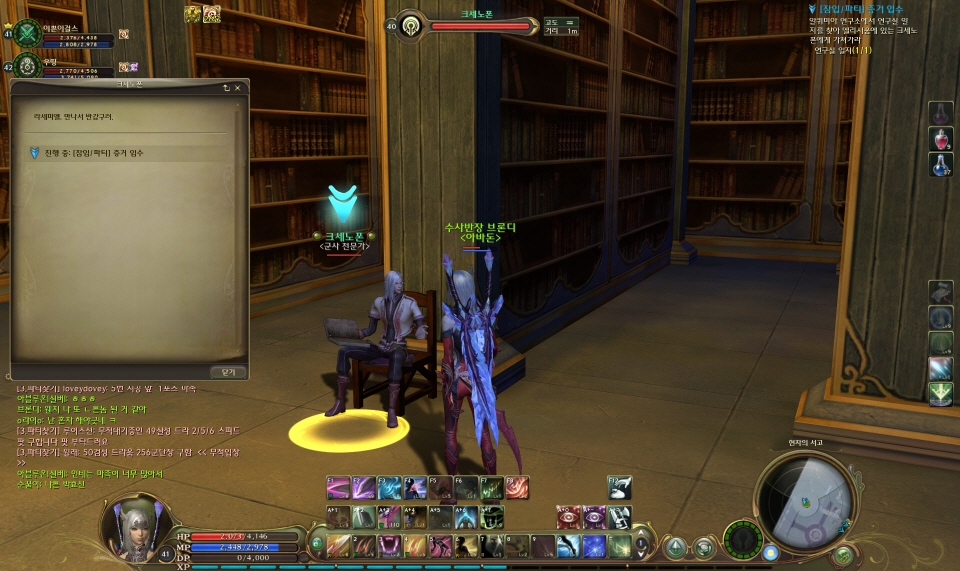Activate the blue starburst skill on main bar
The height and width of the screenshot is (571, 960).
pyautogui.click(x=594, y=546)
